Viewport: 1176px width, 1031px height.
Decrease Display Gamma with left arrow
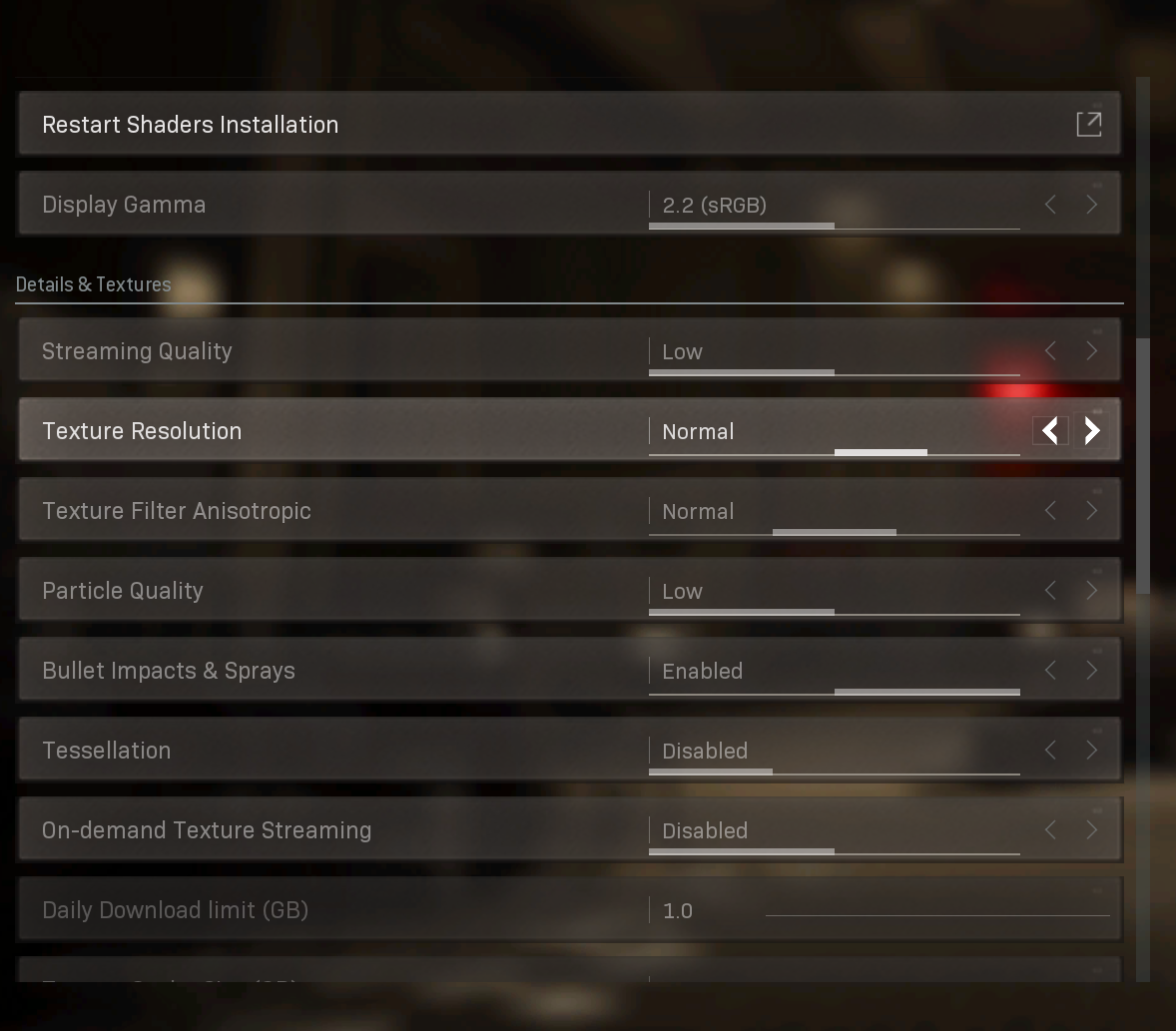coord(1050,205)
